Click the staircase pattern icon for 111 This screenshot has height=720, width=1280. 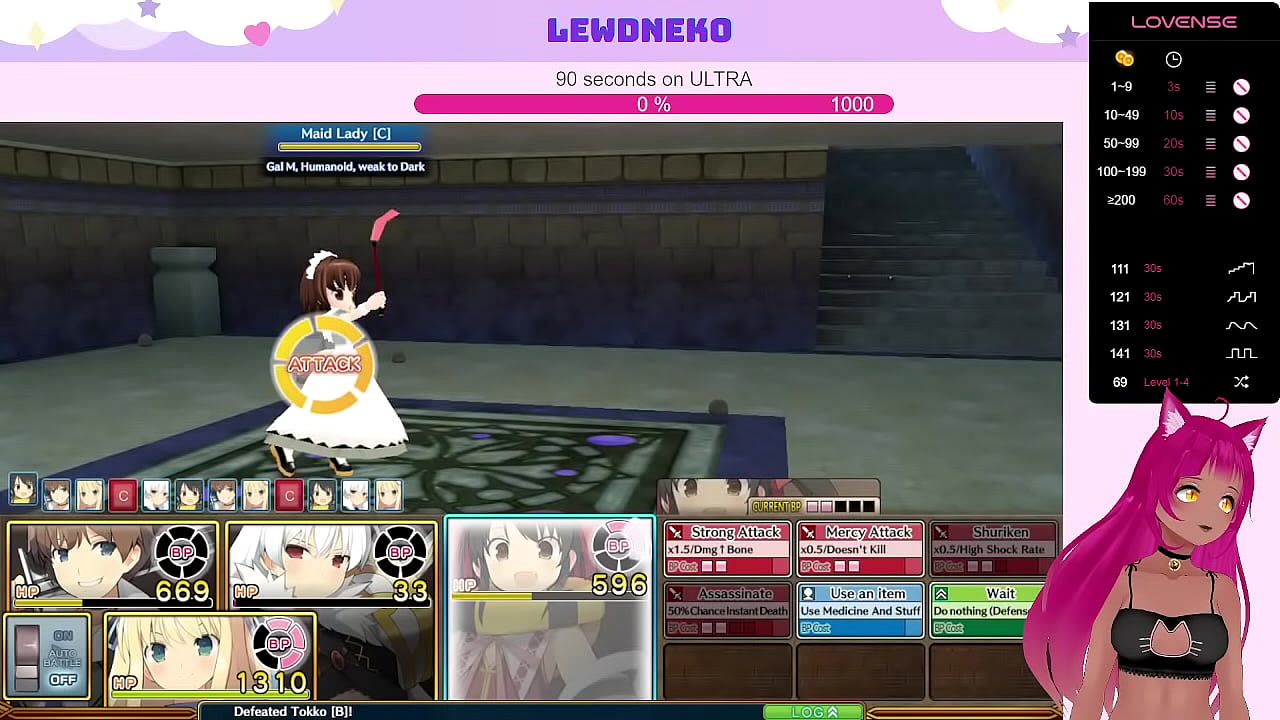(1241, 267)
